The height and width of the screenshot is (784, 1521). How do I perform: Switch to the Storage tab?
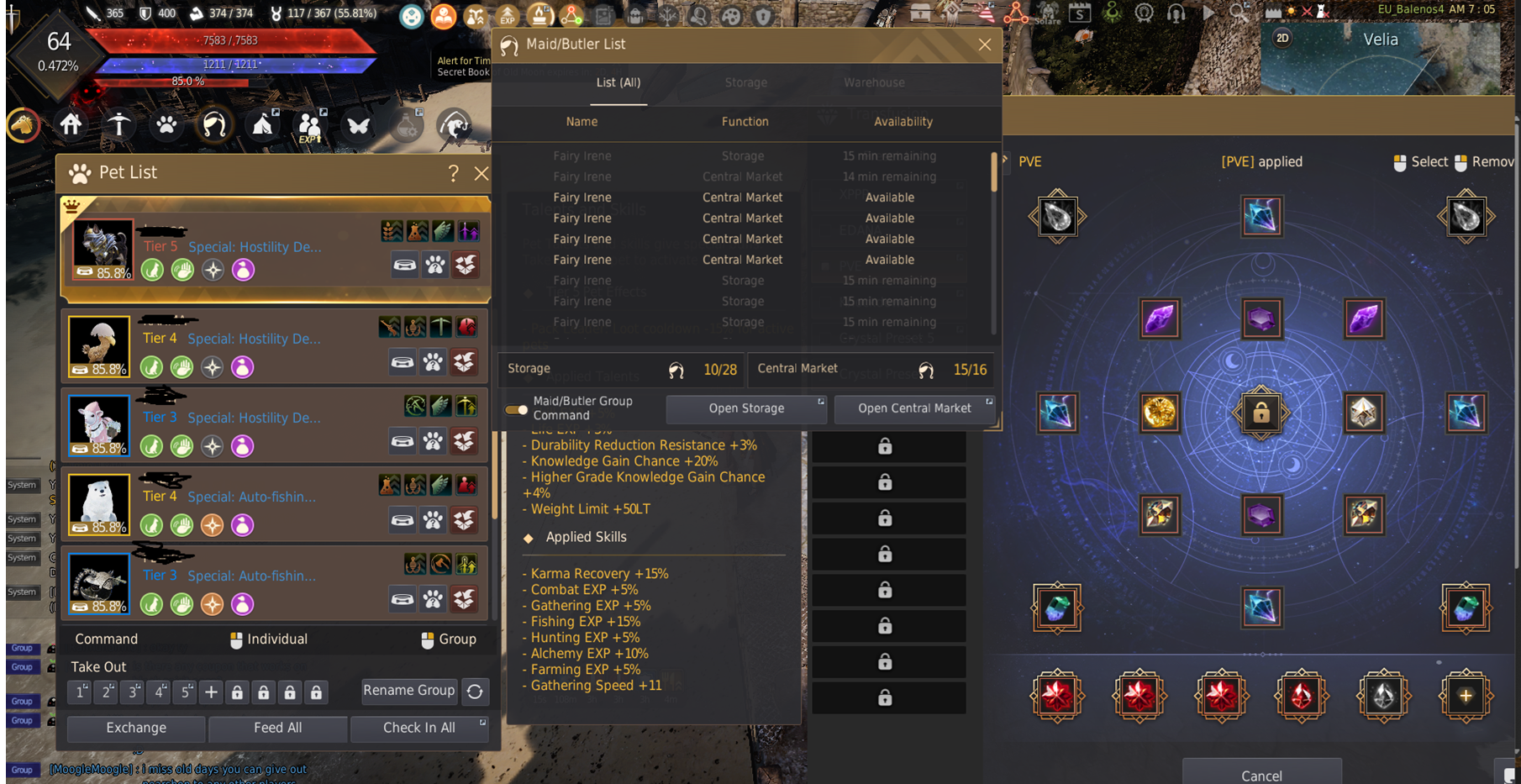(745, 82)
